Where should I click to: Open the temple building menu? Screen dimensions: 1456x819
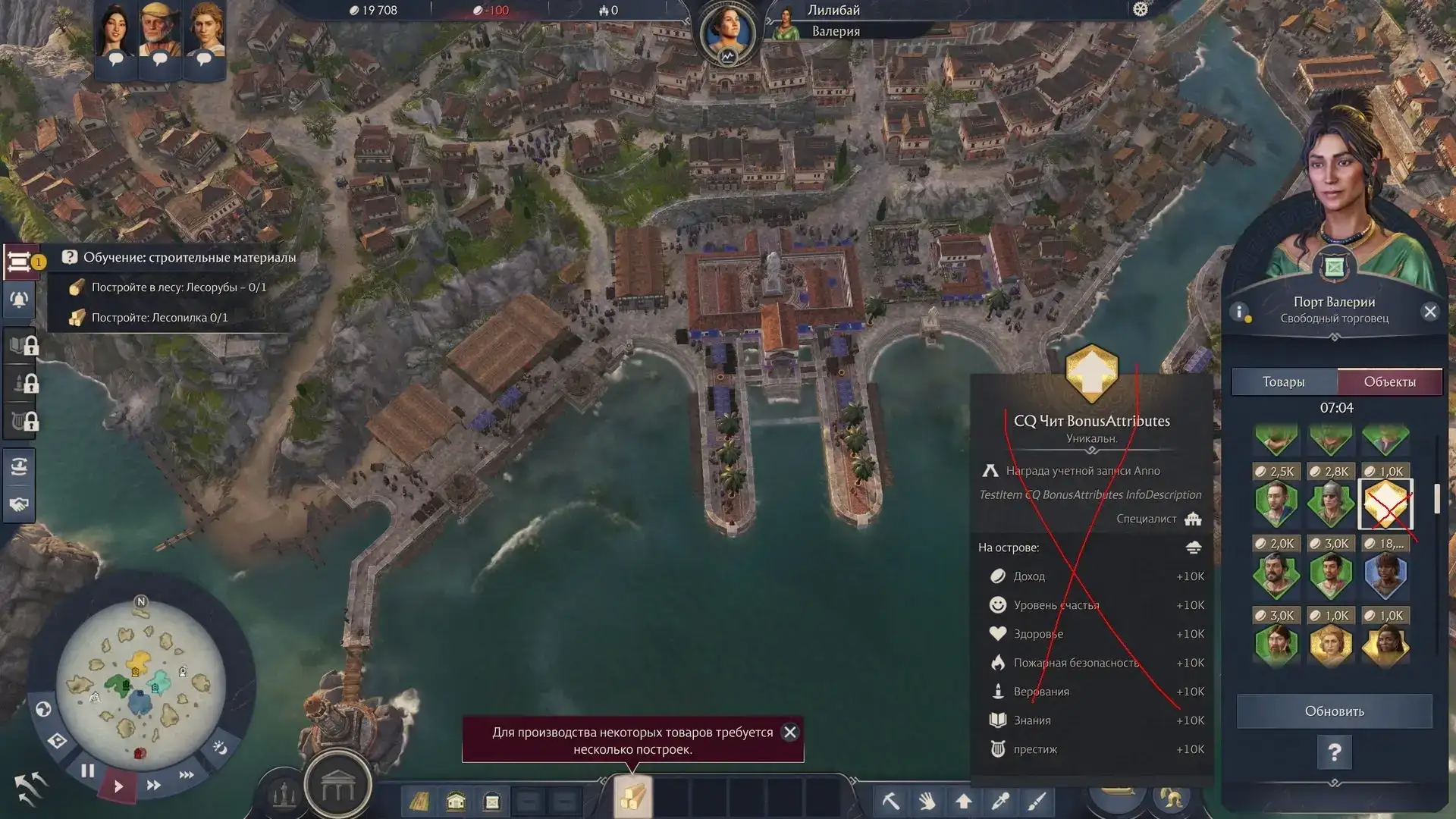tap(337, 789)
